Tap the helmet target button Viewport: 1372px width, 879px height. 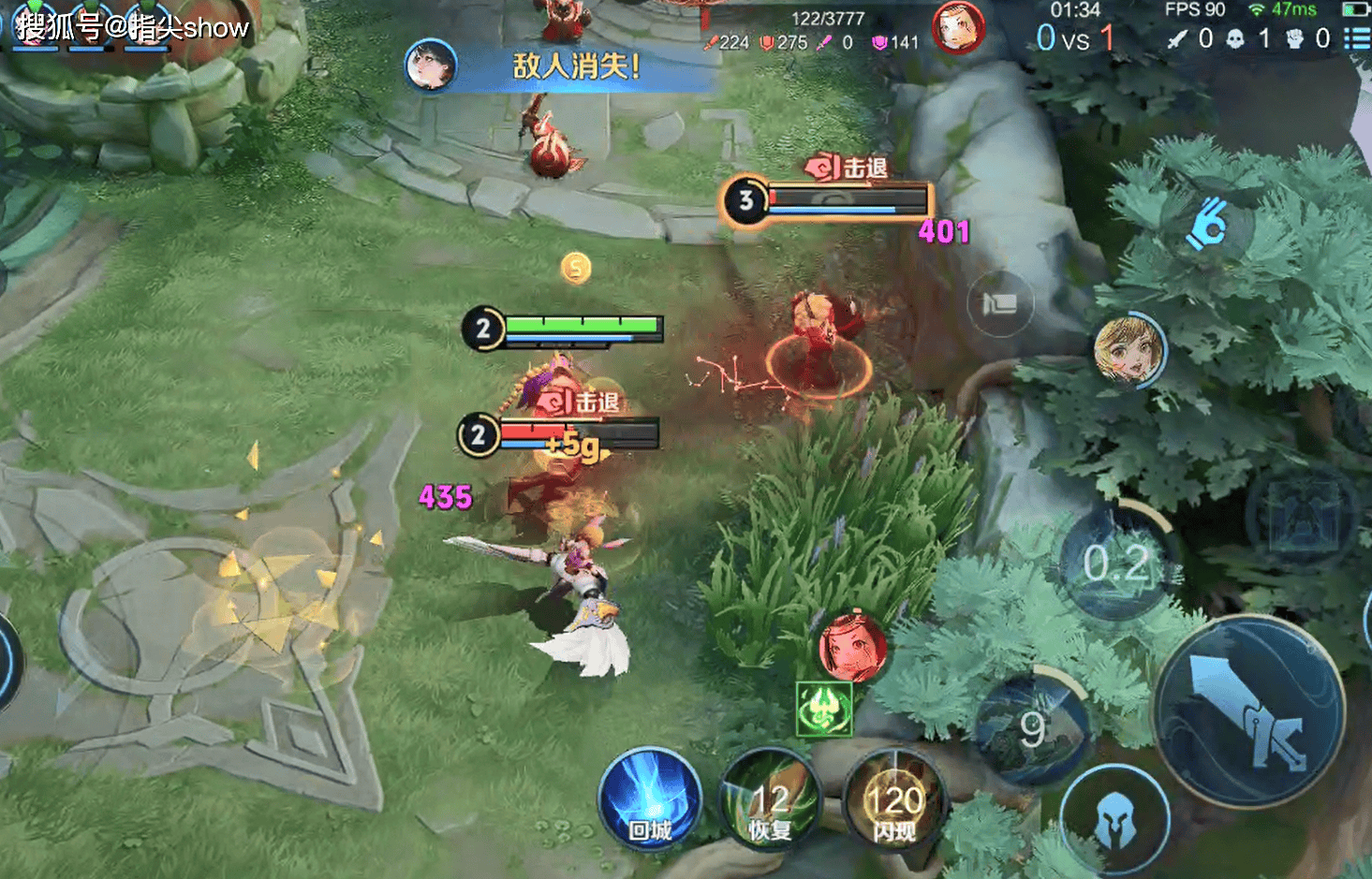click(x=1114, y=818)
